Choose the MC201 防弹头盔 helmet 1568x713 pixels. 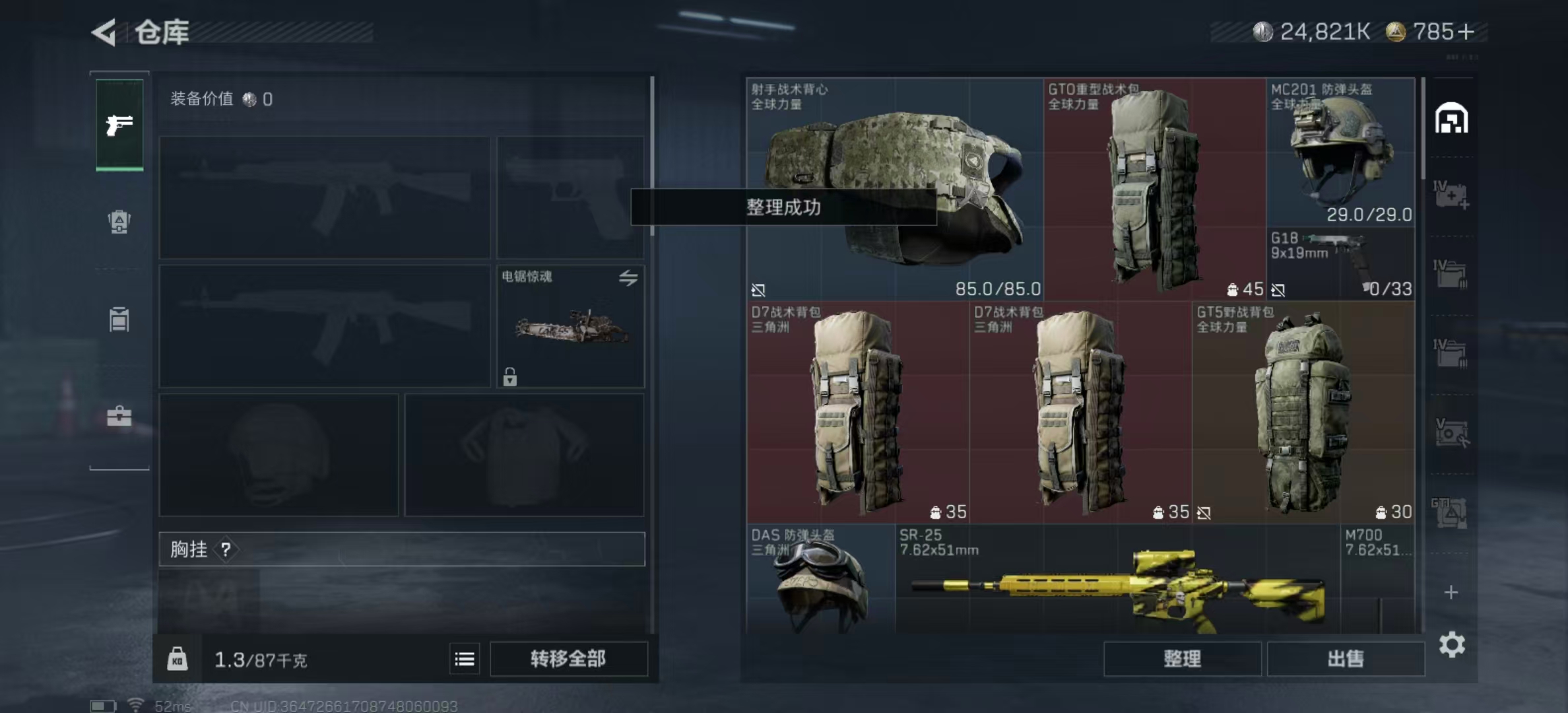click(x=1340, y=152)
